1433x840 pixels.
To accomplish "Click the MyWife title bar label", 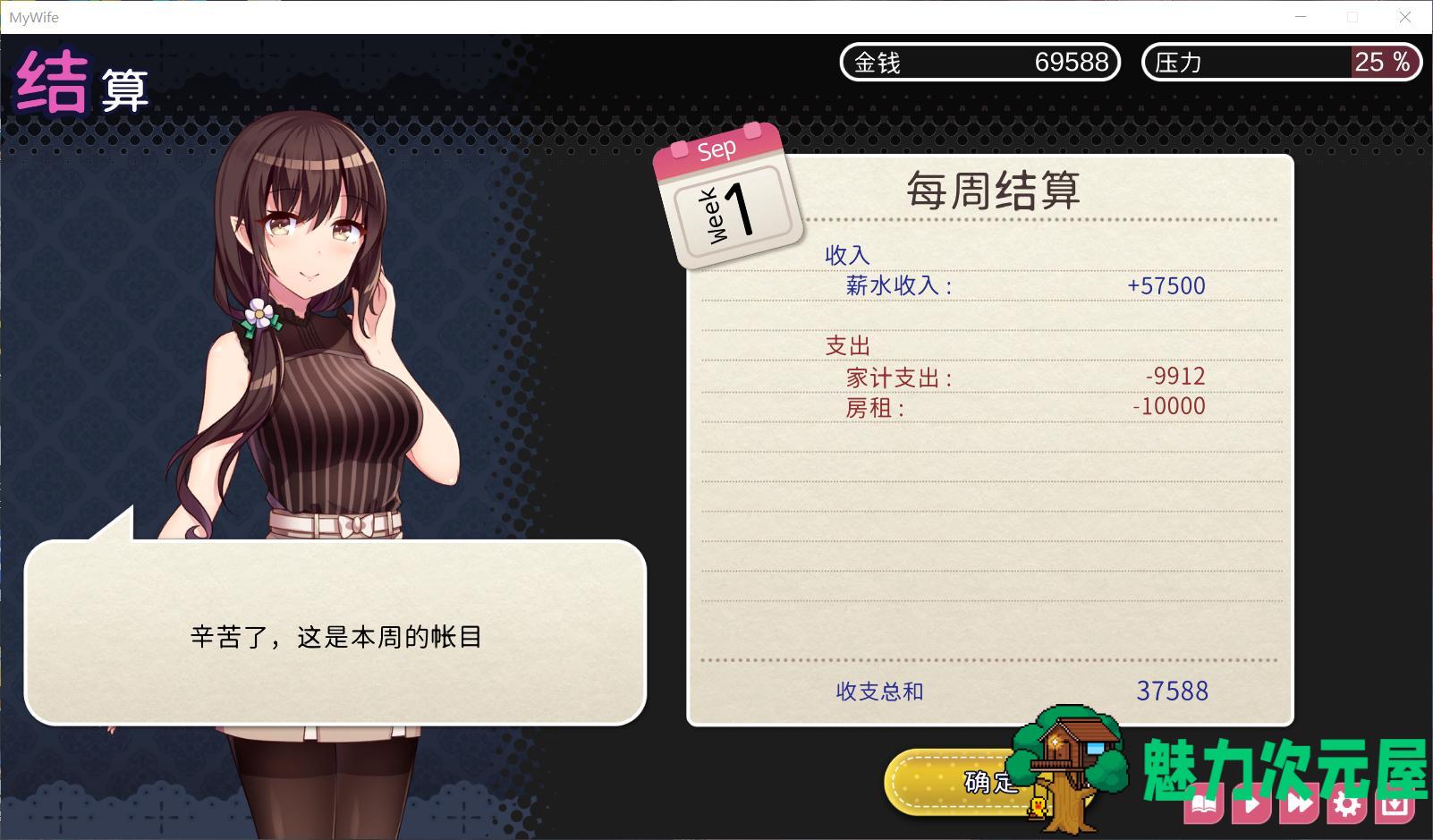I will 34,16.
